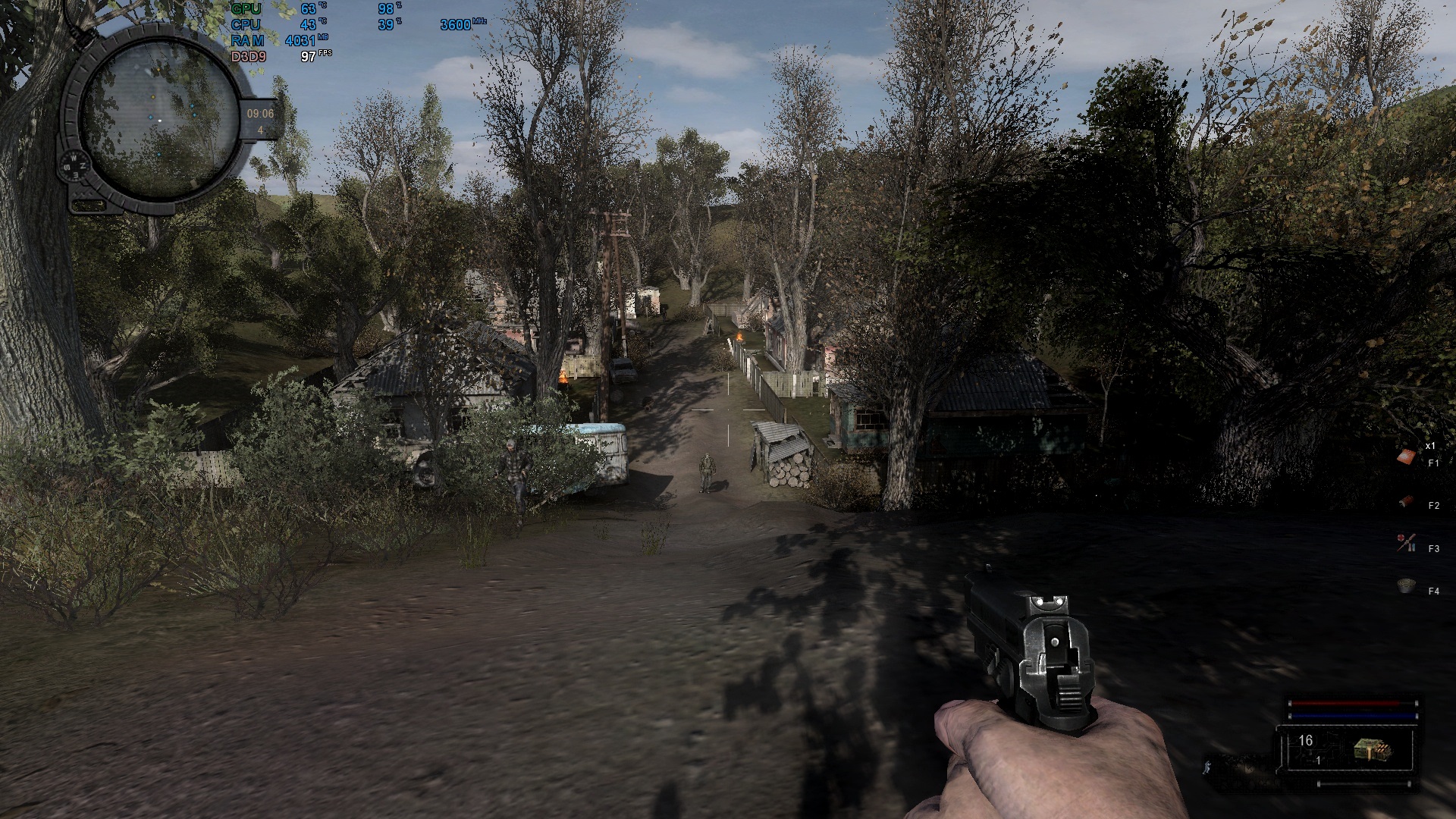The image size is (1456, 819).
Task: Use the orange bandage in quick slot F1
Action: click(x=1407, y=457)
